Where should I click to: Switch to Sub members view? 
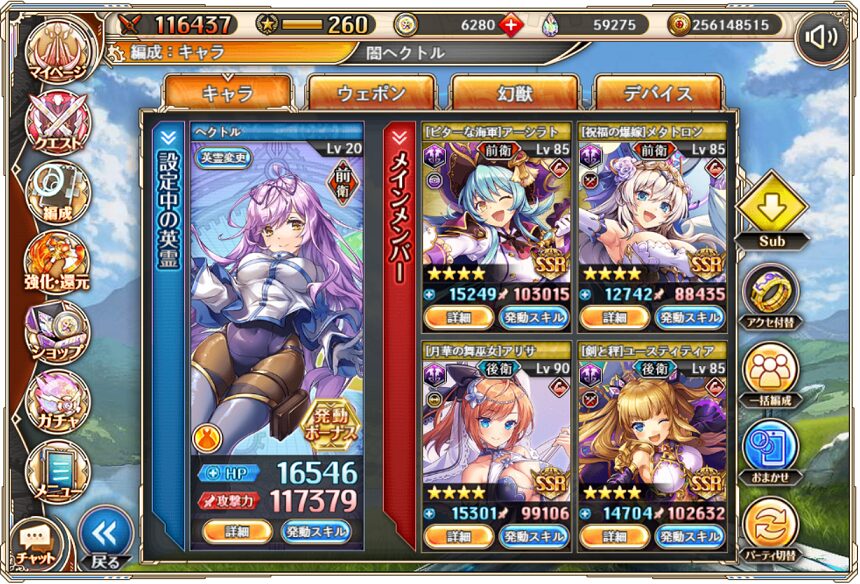769,210
